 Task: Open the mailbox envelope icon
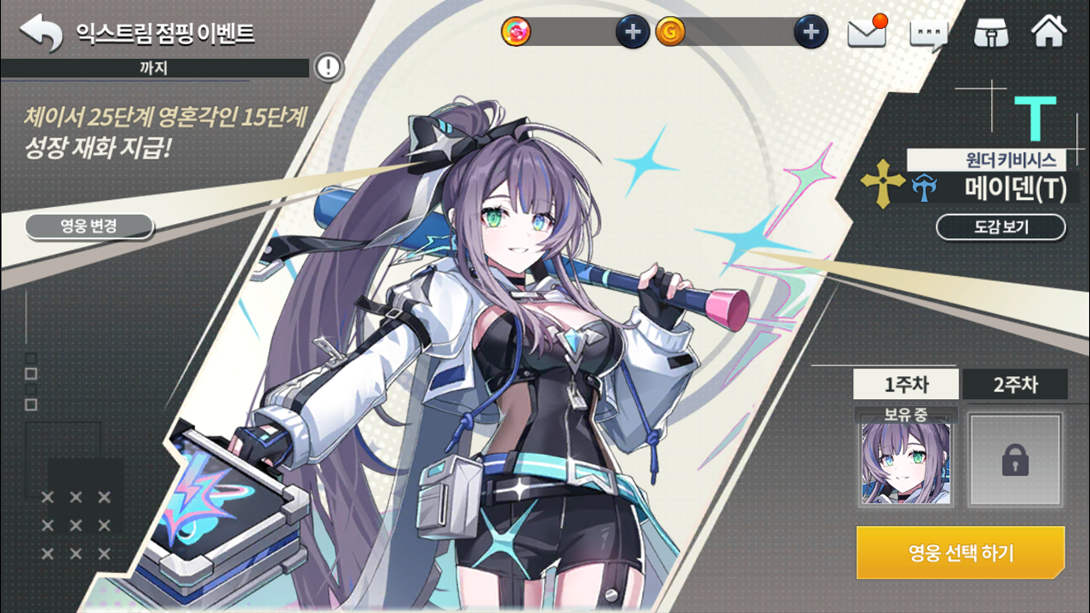[x=867, y=32]
